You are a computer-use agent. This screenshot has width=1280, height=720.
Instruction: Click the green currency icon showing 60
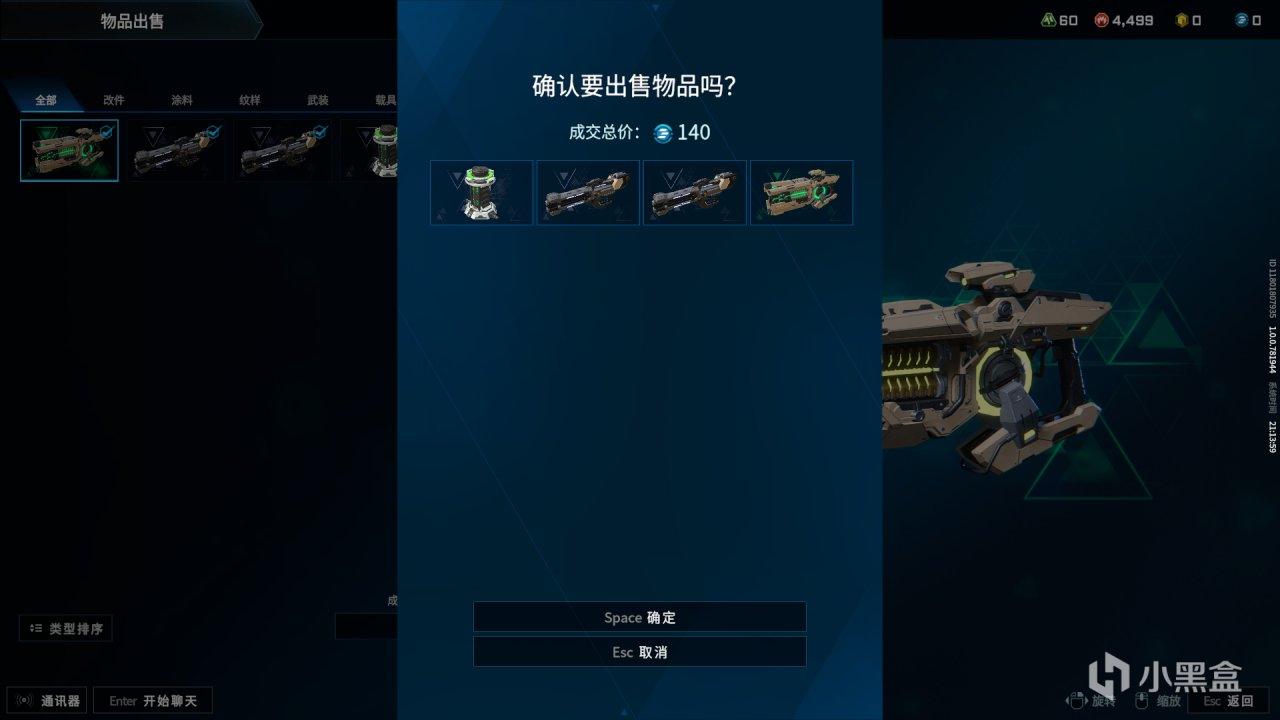1048,19
